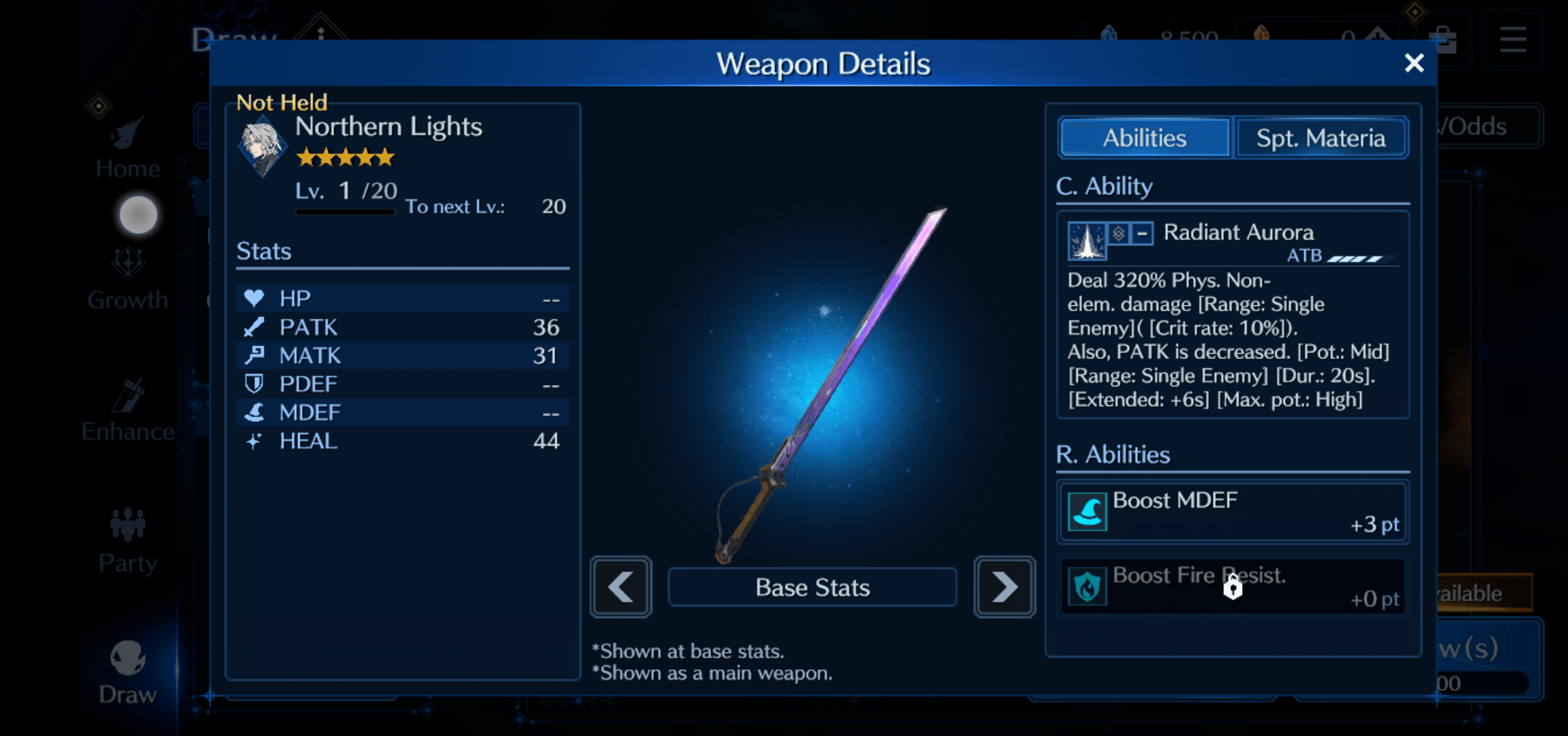Image resolution: width=1568 pixels, height=736 pixels.
Task: Click the Boost Fire Resist flame icon
Action: [x=1087, y=586]
